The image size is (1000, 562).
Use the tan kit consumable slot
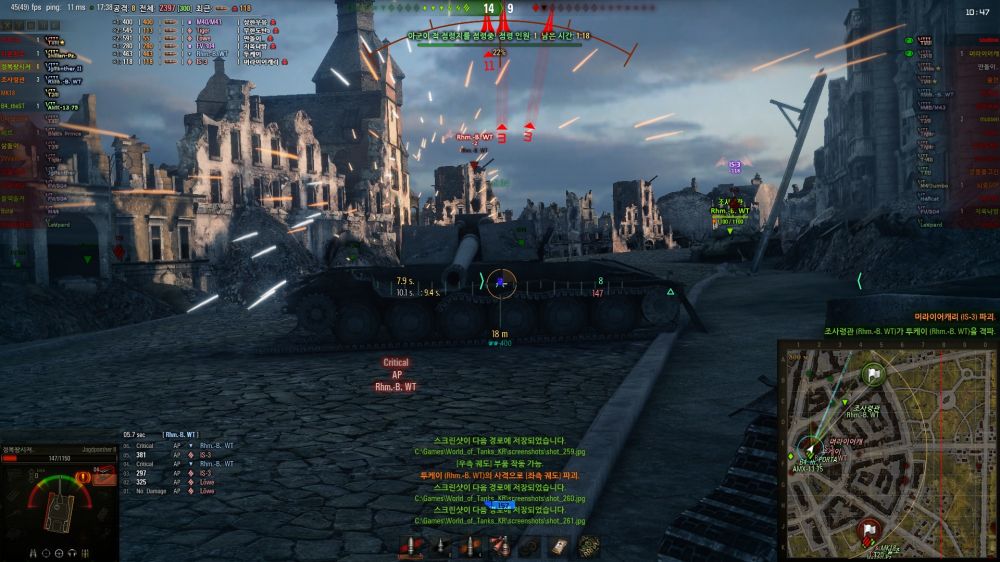(x=560, y=547)
